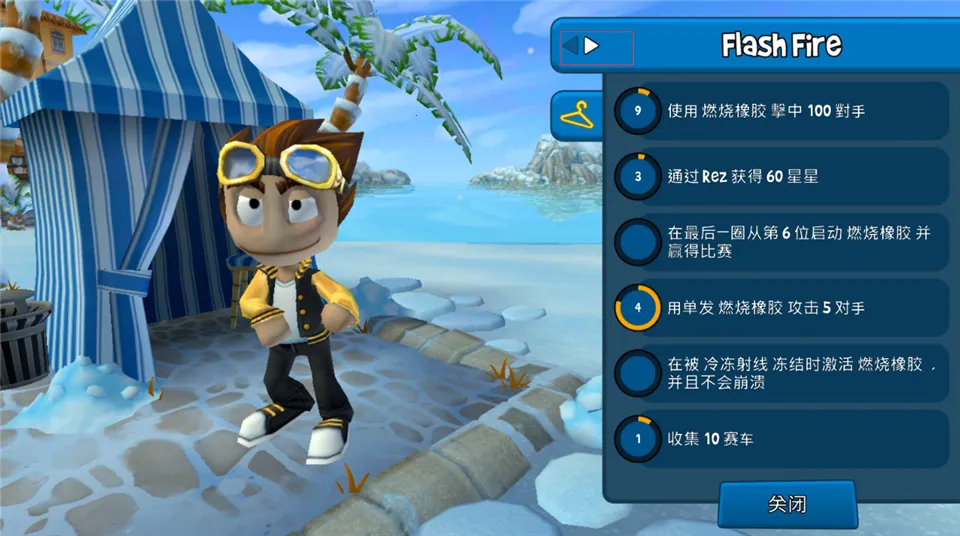The width and height of the screenshot is (960, 536).
Task: Select the 攻击 5 对手 challenge row
Action: (778, 307)
